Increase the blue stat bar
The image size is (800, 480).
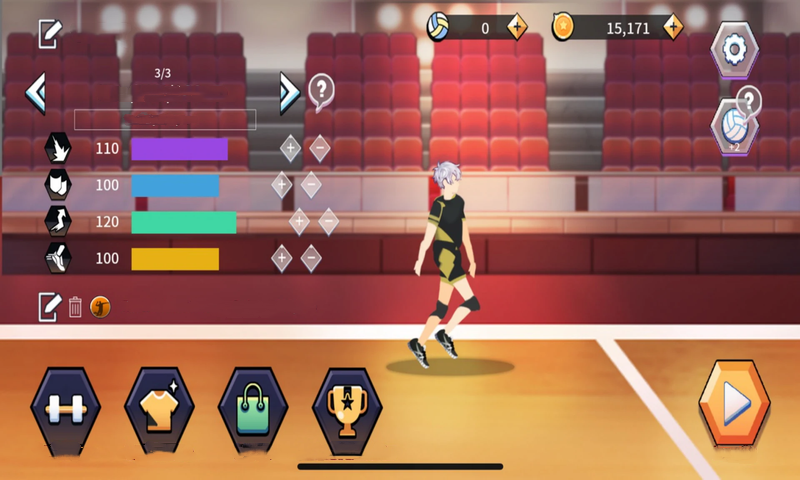point(281,185)
